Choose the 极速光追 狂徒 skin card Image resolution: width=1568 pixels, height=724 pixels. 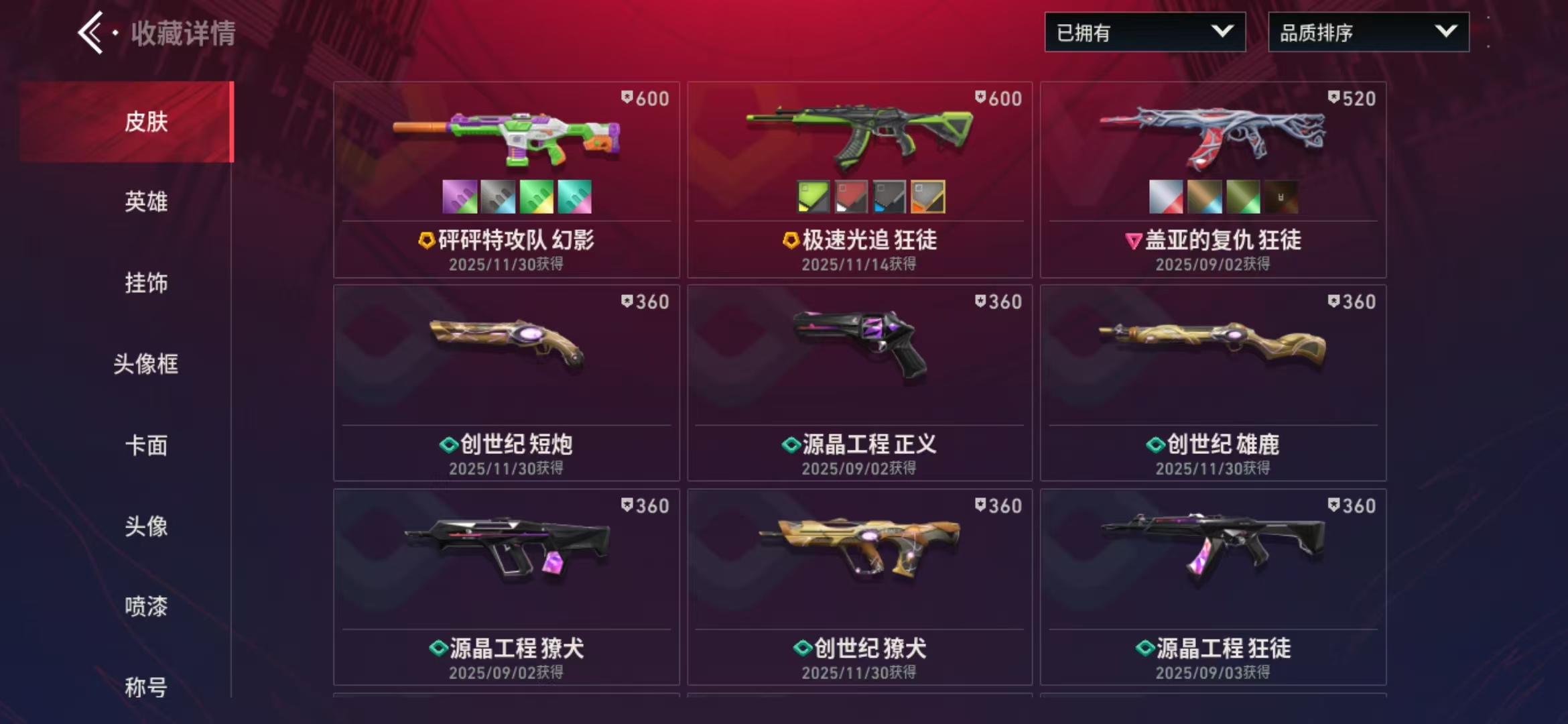click(860, 180)
